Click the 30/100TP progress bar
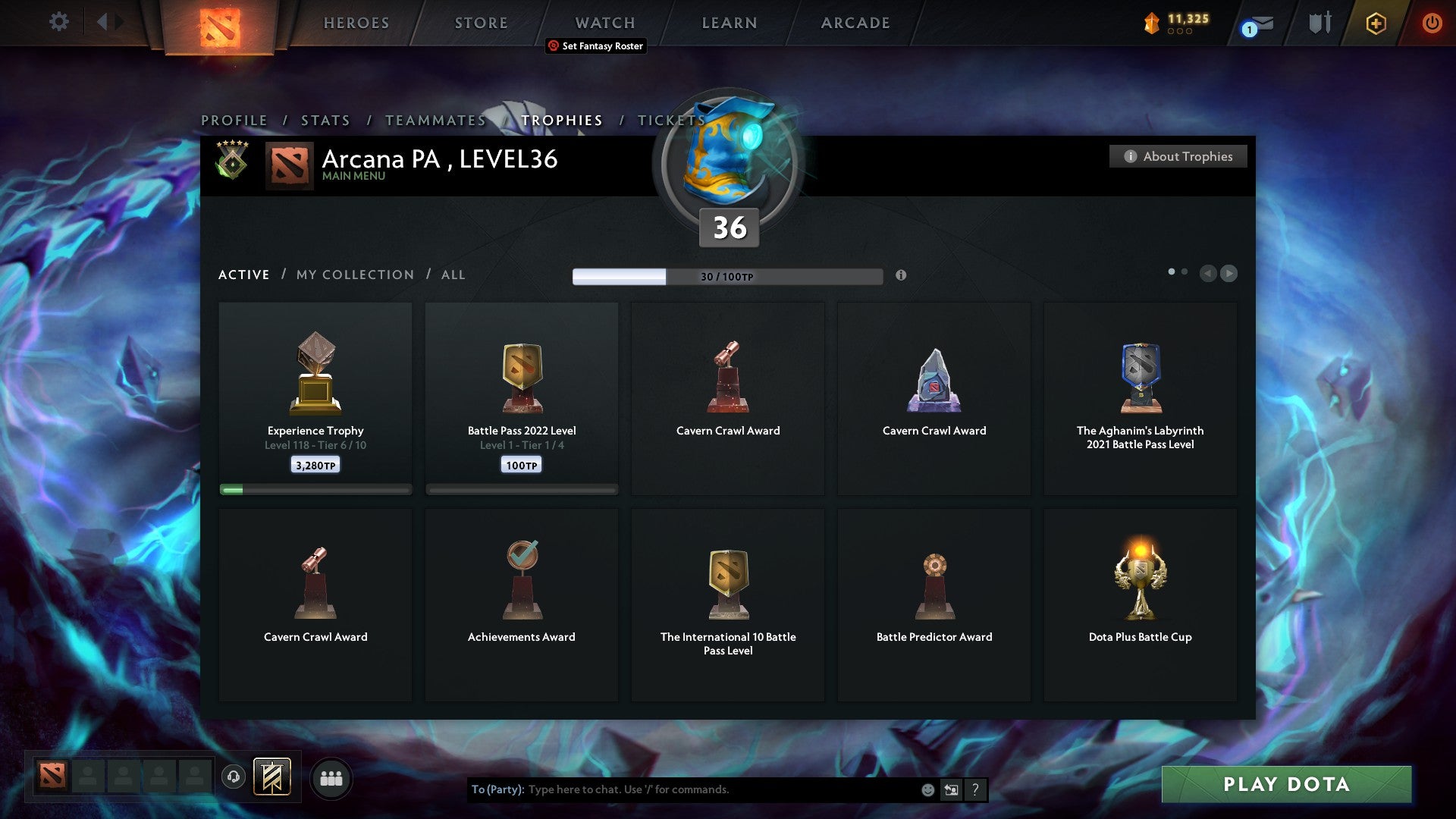This screenshot has height=819, width=1456. pos(726,276)
